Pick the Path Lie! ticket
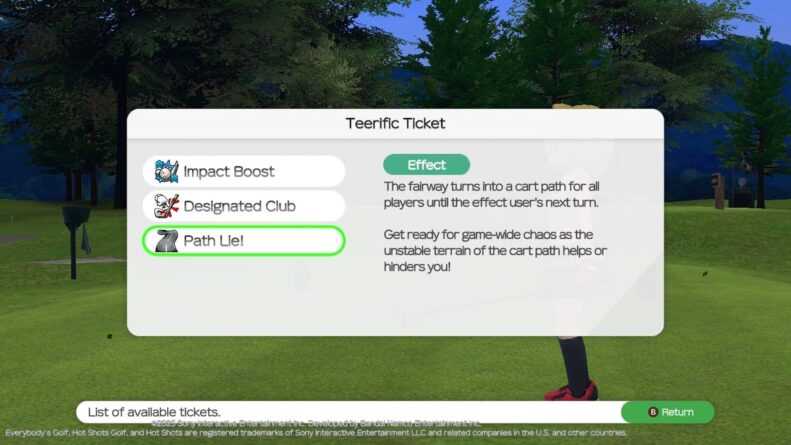Screen dimensions: 791x445 click(x=244, y=241)
